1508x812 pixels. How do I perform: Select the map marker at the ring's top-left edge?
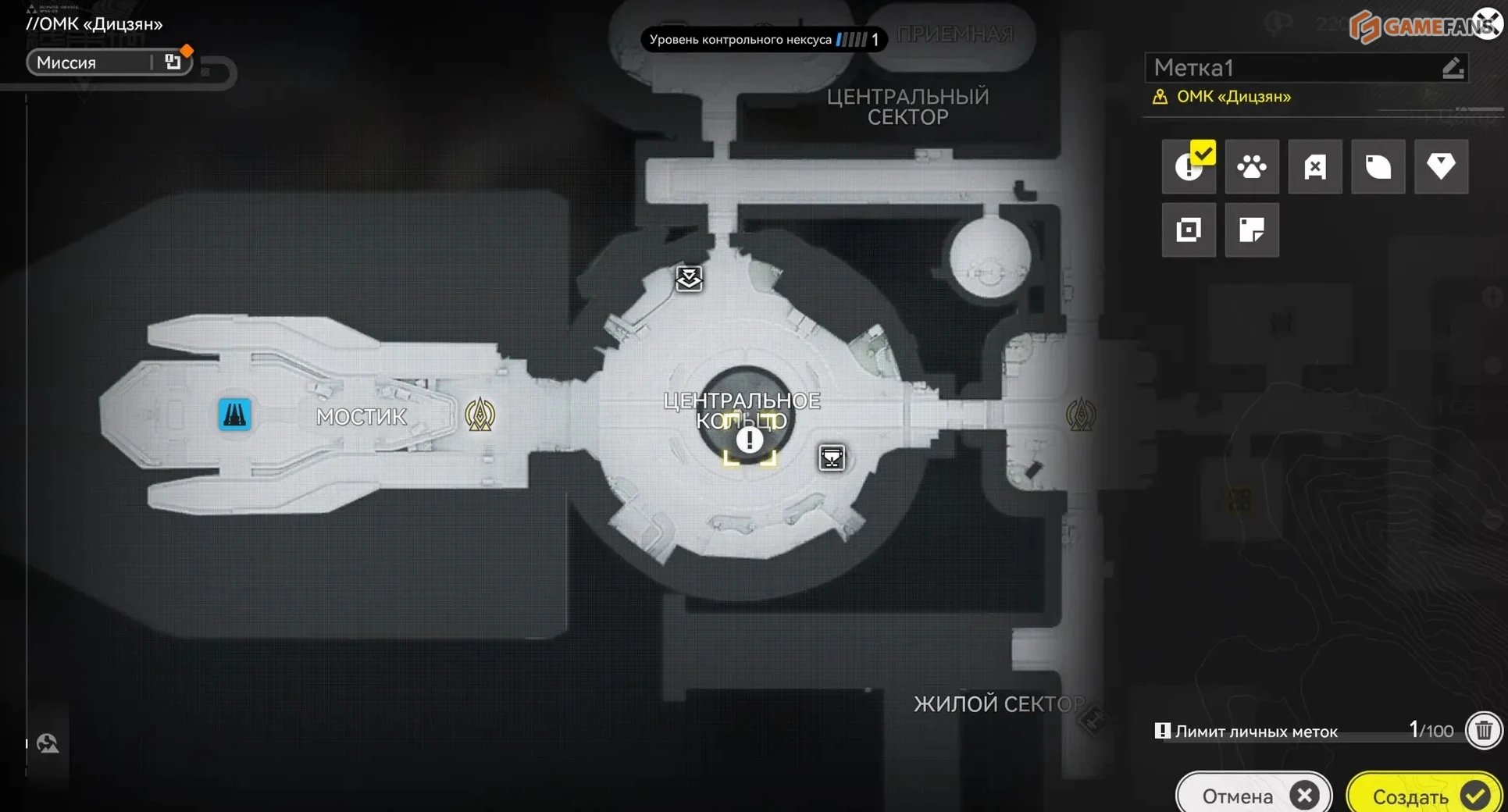689,278
